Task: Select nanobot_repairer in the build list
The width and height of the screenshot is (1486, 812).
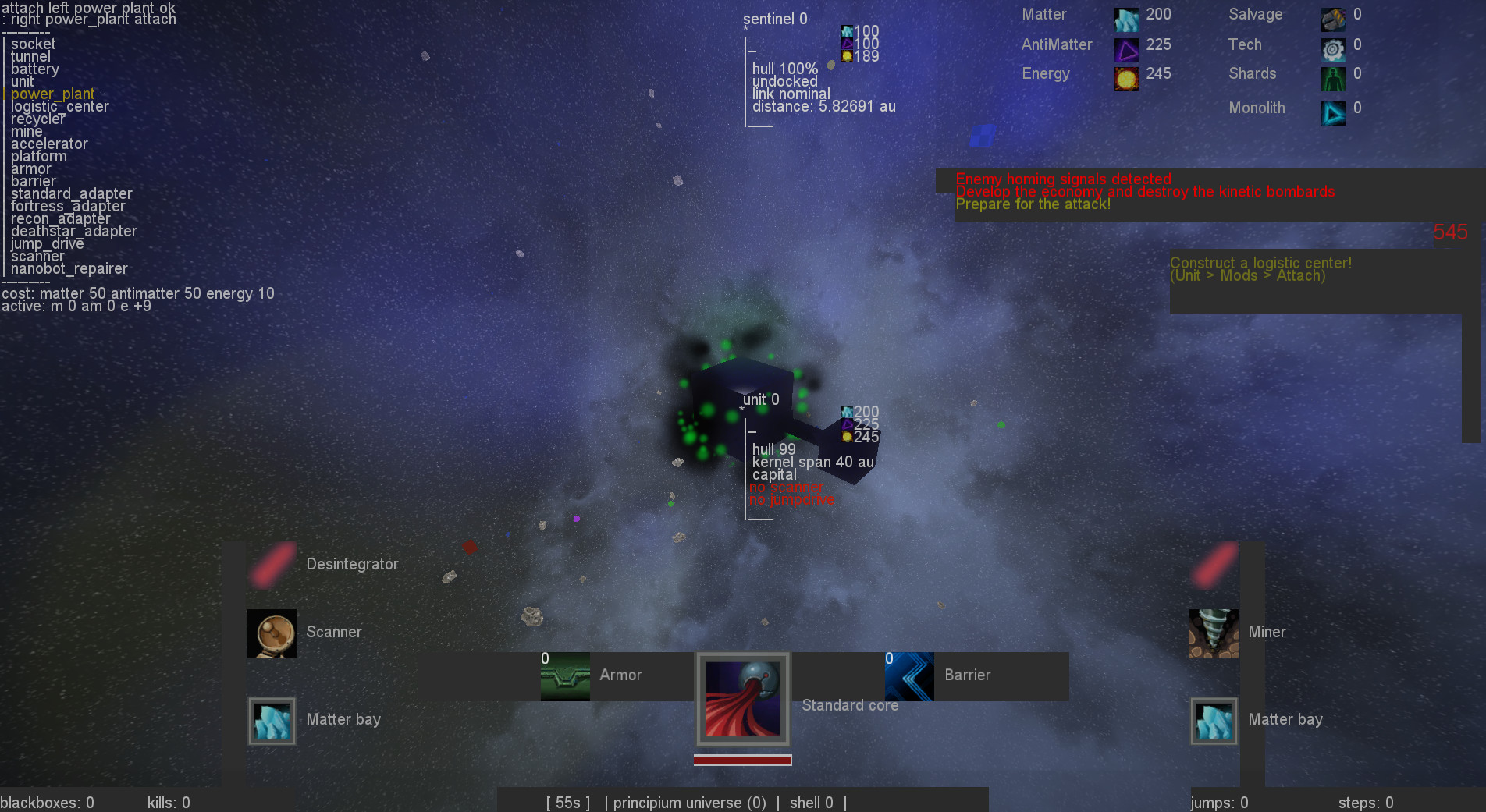Action: click(69, 268)
